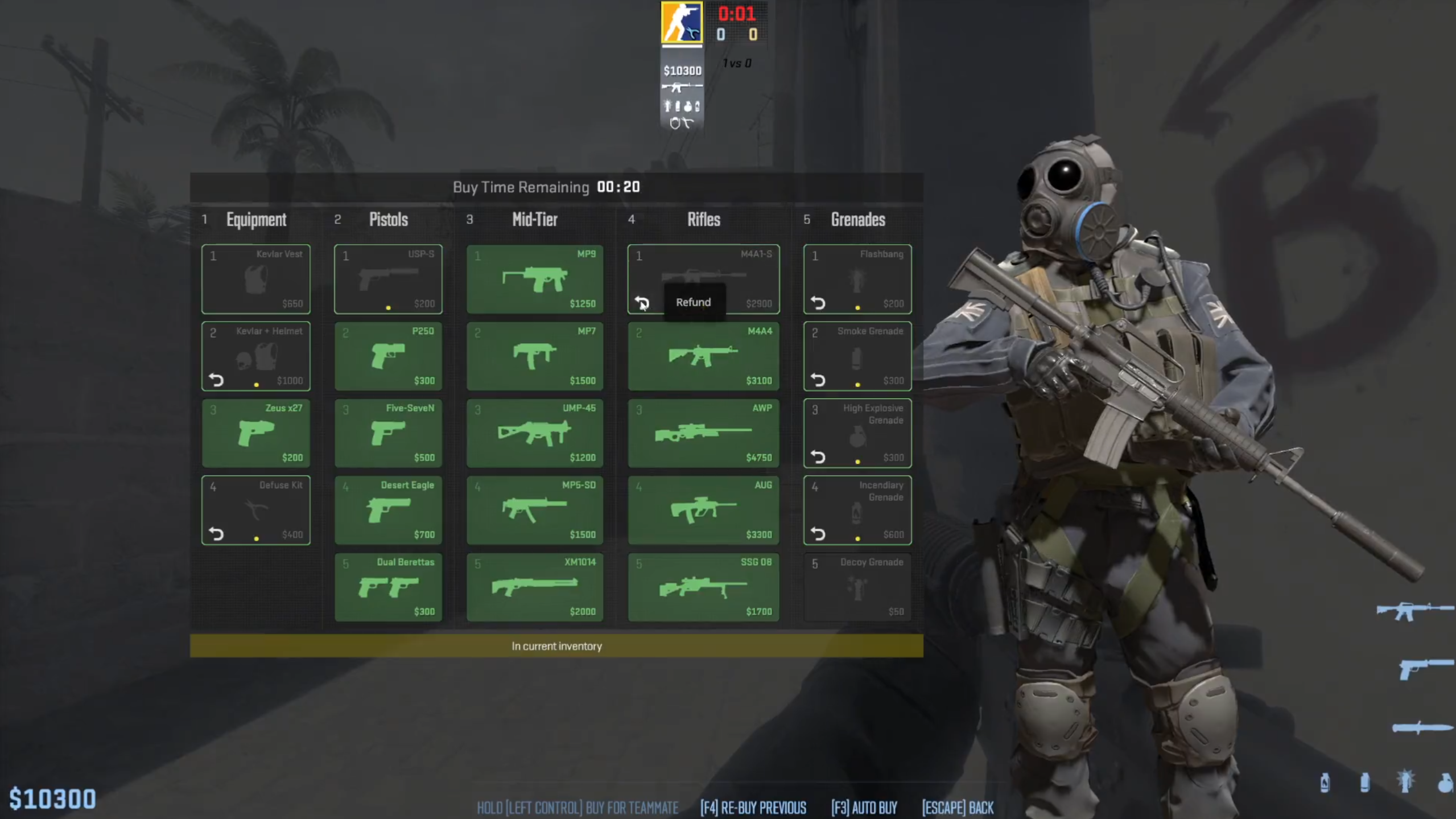Purchase the M4A4 rifle
Viewport: 1456px width, 819px height.
coord(702,356)
